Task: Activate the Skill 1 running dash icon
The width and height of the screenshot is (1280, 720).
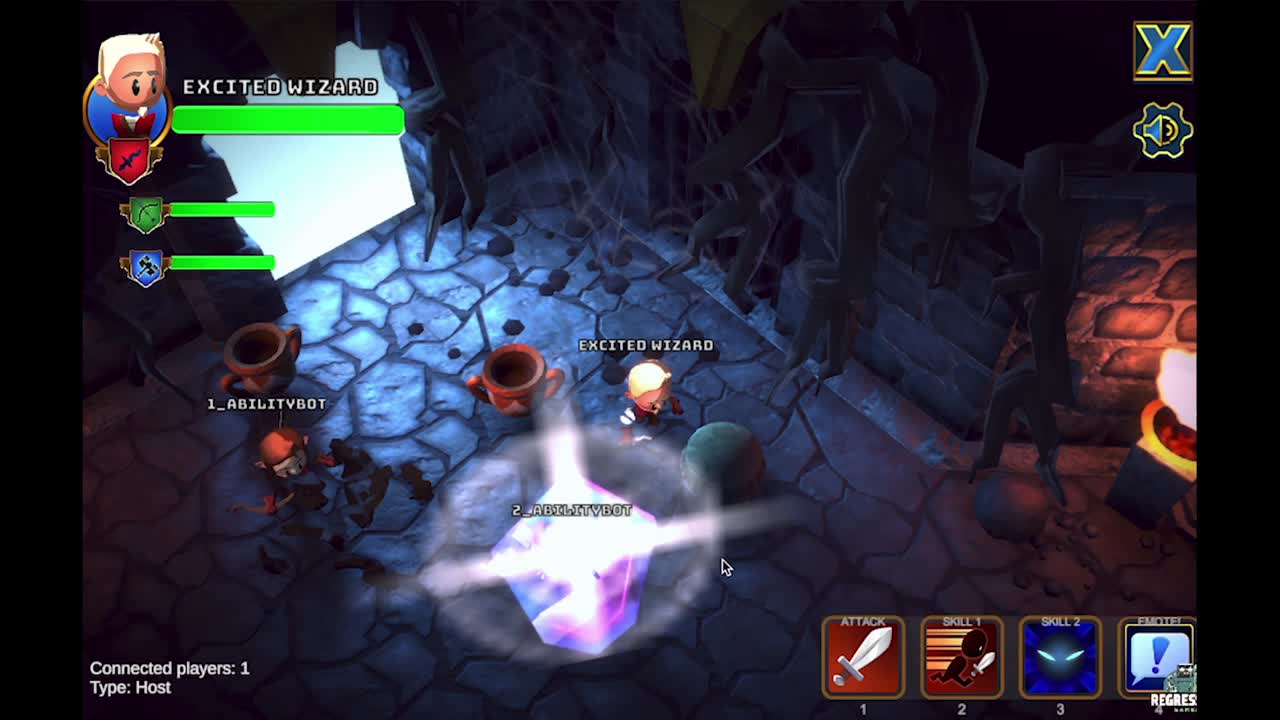Action: click(x=962, y=658)
